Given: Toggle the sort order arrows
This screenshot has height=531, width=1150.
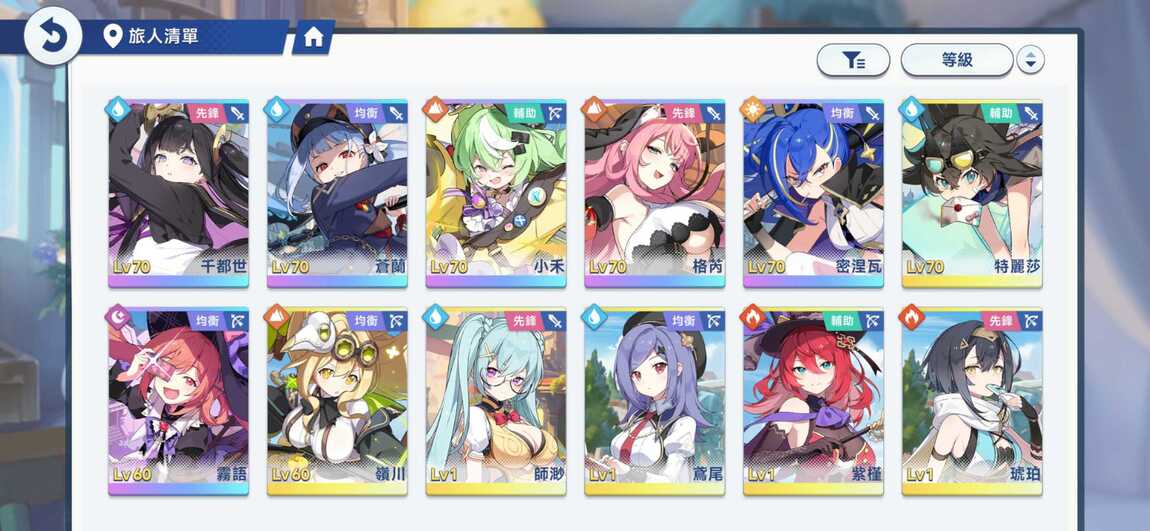Looking at the screenshot, I should (x=1030, y=60).
